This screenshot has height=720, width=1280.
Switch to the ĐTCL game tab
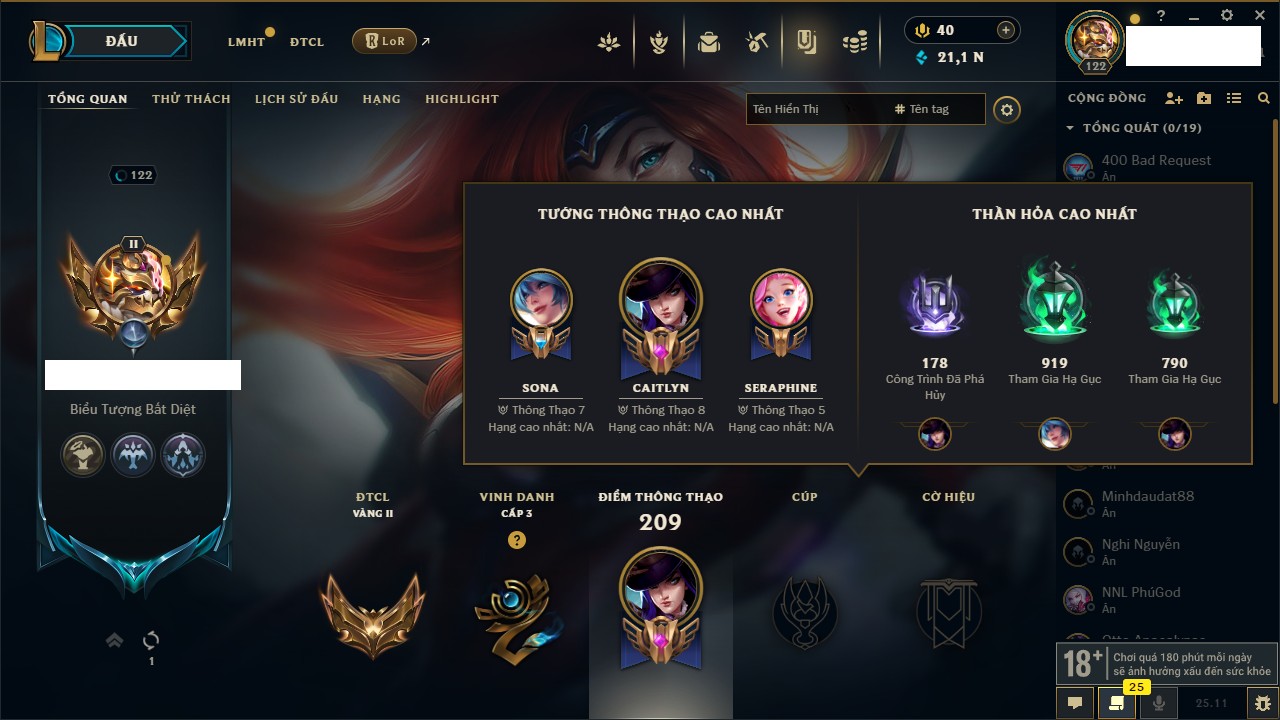[x=307, y=42]
